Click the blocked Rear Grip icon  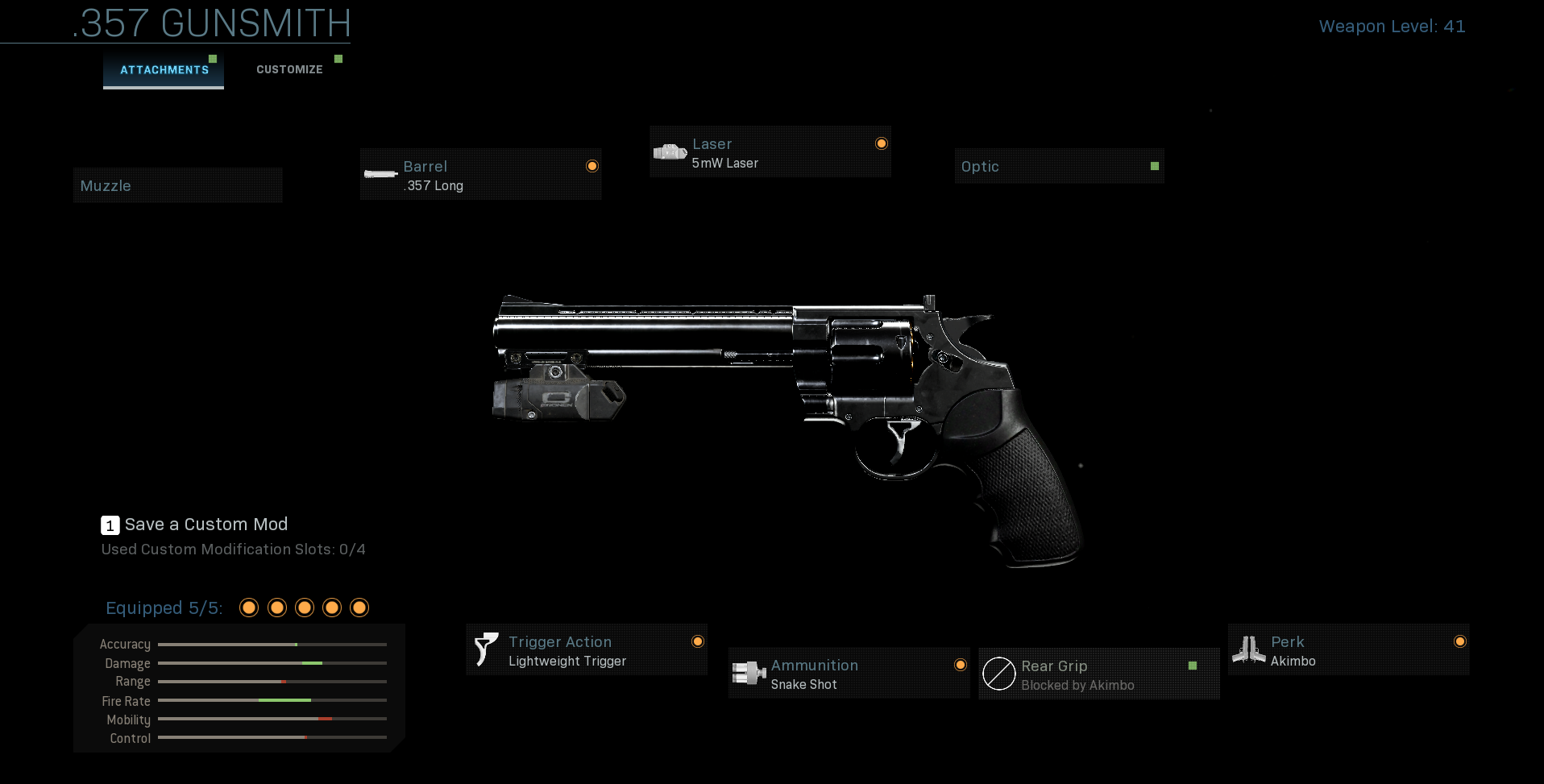(x=1000, y=674)
